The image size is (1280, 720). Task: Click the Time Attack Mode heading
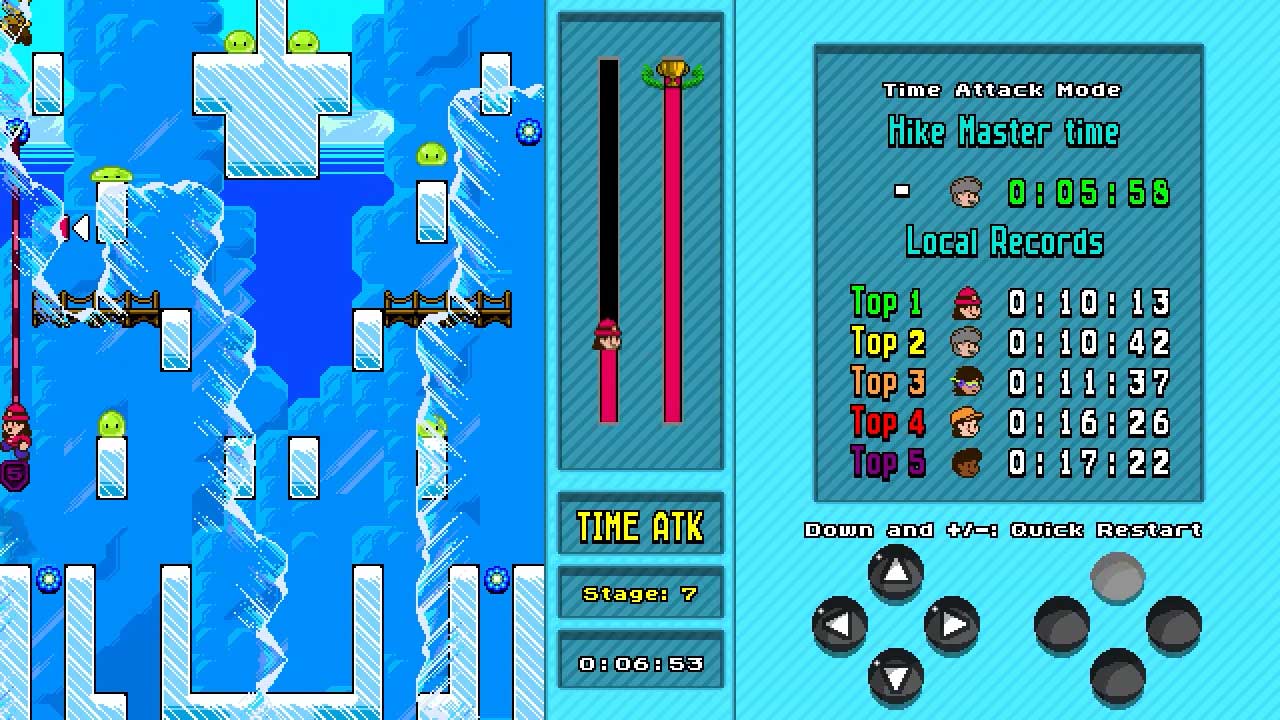1004,90
